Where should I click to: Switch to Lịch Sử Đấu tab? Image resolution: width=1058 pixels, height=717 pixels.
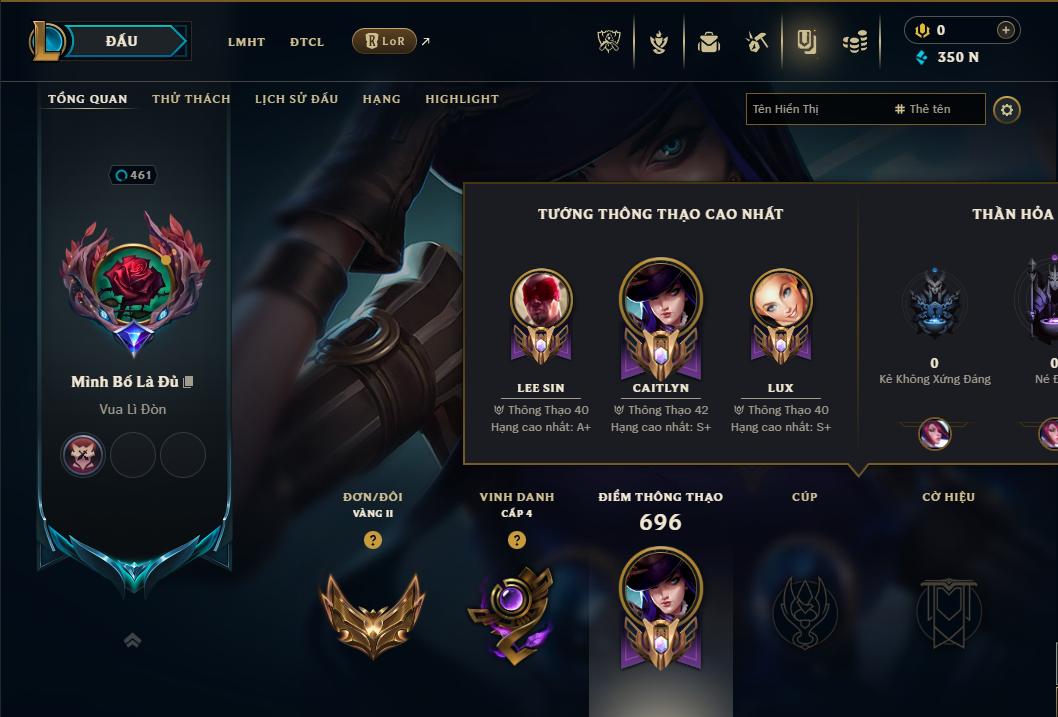pyautogui.click(x=296, y=99)
